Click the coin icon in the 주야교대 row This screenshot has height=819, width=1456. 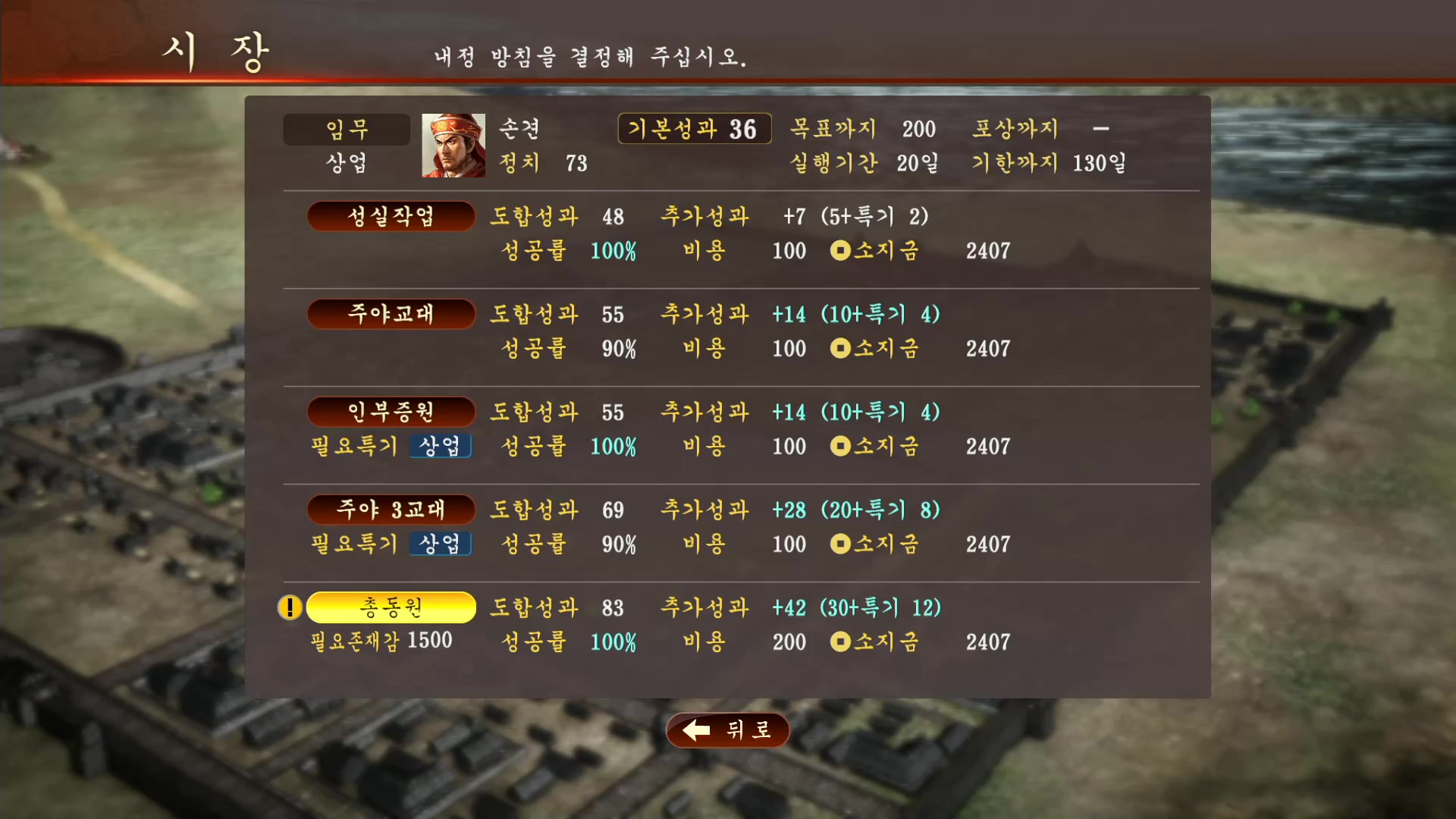(x=840, y=349)
